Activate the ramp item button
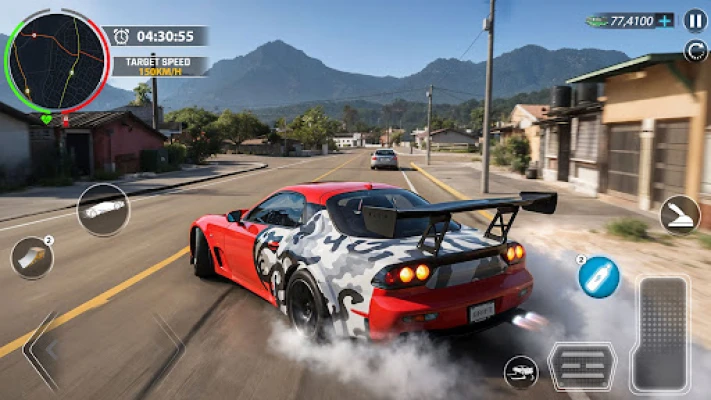The image size is (711, 400). pyautogui.click(x=32, y=258)
